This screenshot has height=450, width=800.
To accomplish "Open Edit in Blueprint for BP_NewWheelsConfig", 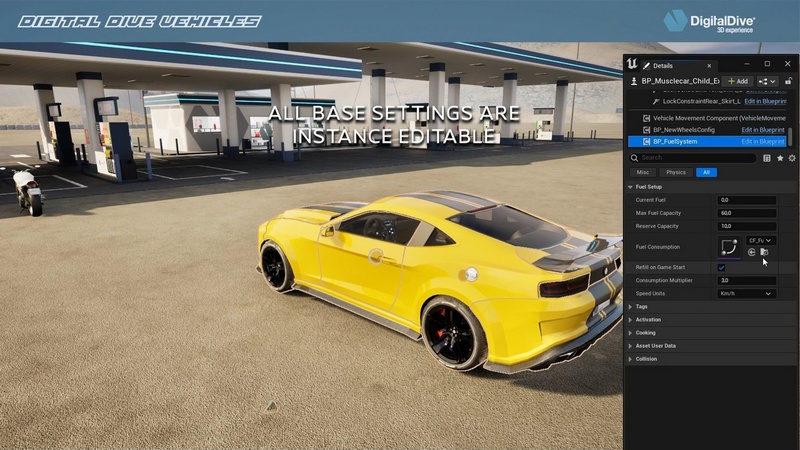I will point(762,129).
